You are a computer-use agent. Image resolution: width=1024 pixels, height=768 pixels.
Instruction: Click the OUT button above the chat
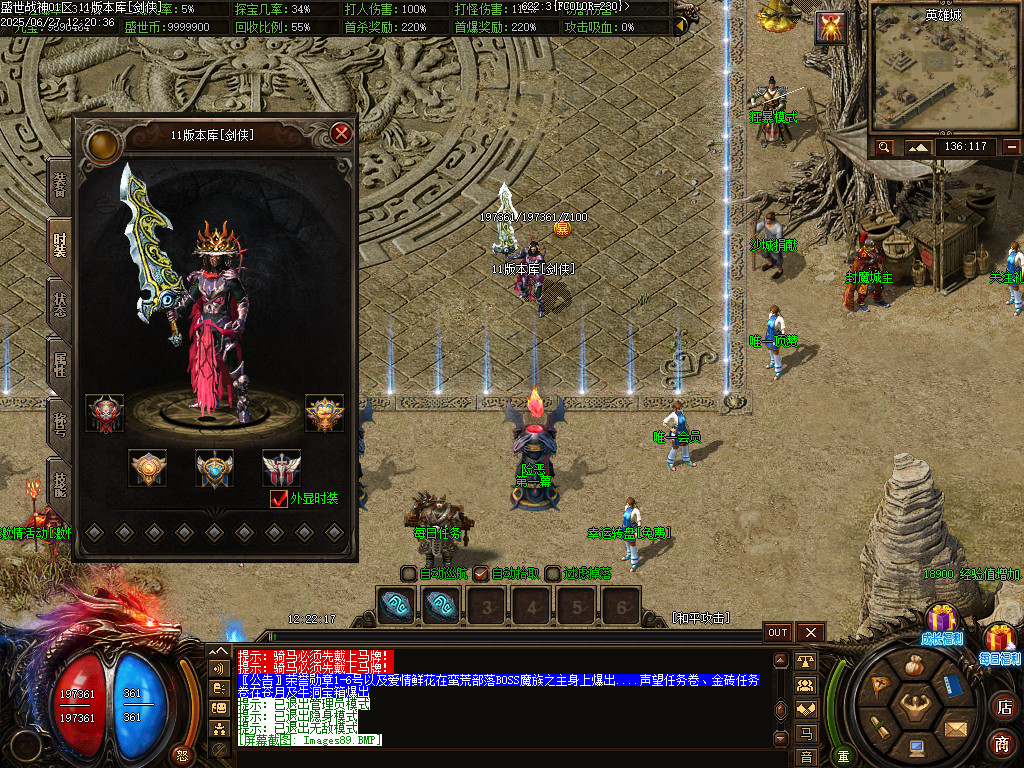778,633
